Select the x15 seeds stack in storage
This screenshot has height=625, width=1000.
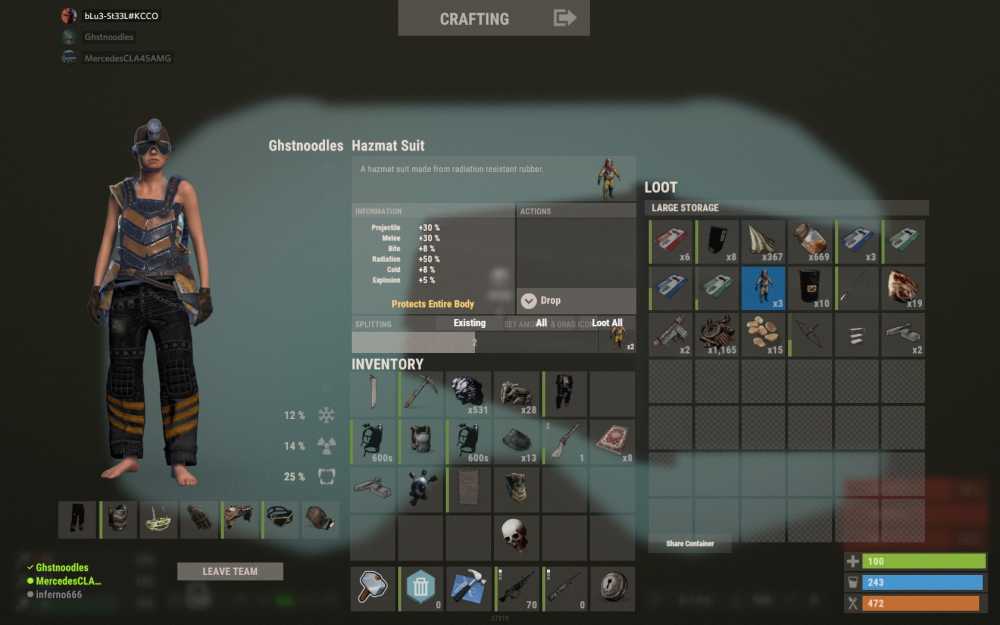(x=763, y=334)
